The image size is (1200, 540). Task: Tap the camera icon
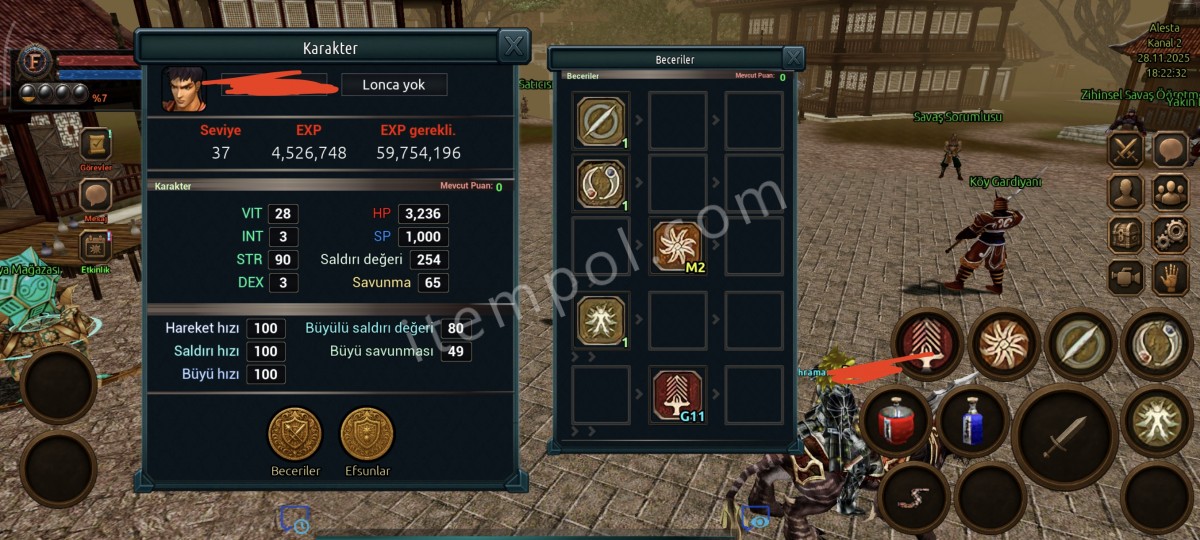(x=1126, y=277)
